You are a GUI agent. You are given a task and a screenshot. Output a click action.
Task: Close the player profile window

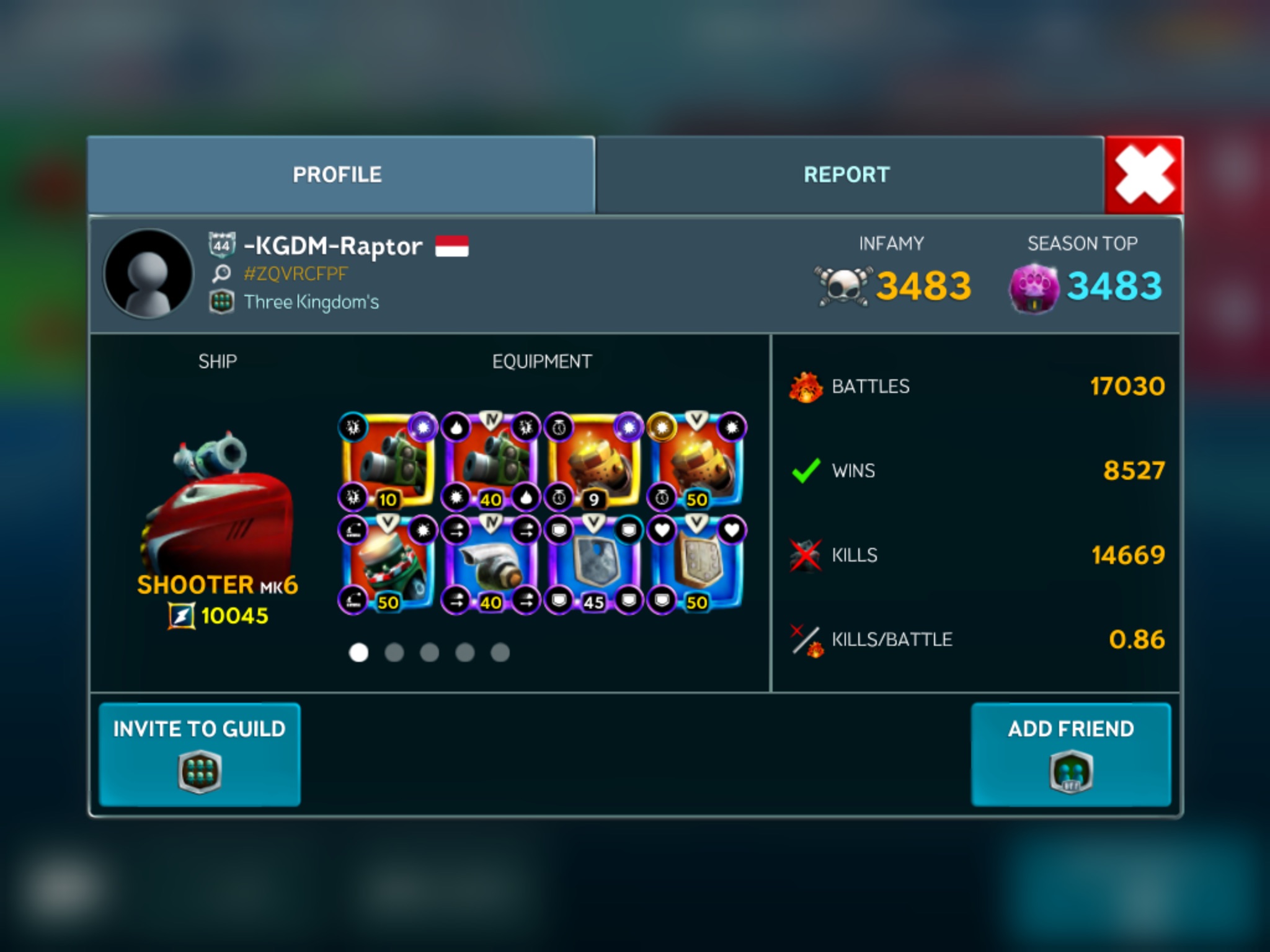point(1144,175)
